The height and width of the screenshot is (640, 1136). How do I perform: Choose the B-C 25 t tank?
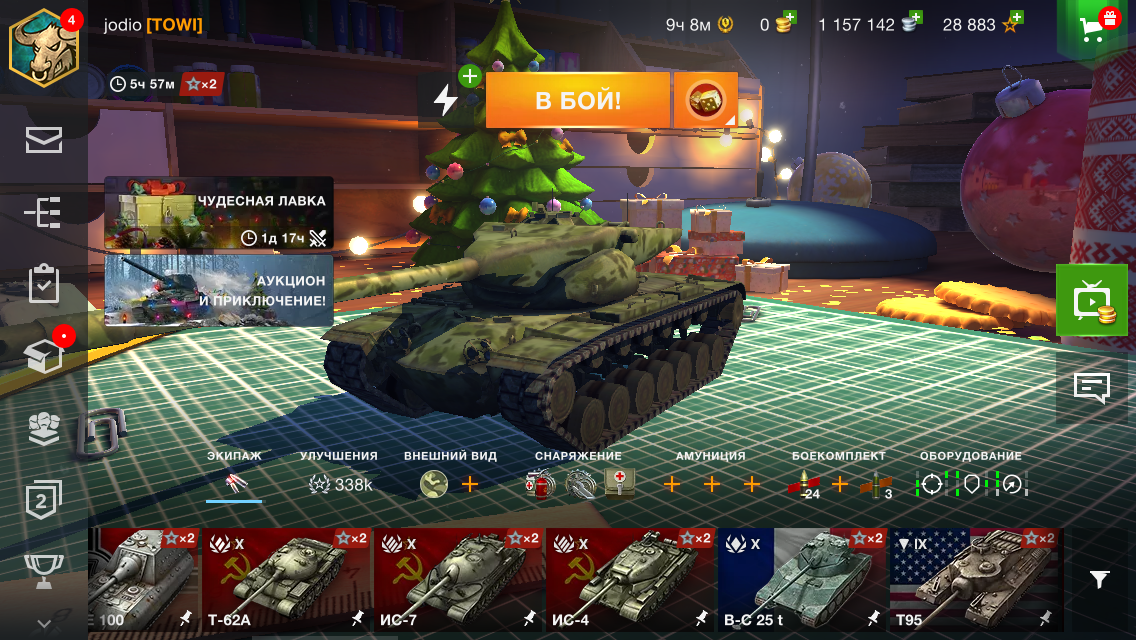[x=802, y=579]
